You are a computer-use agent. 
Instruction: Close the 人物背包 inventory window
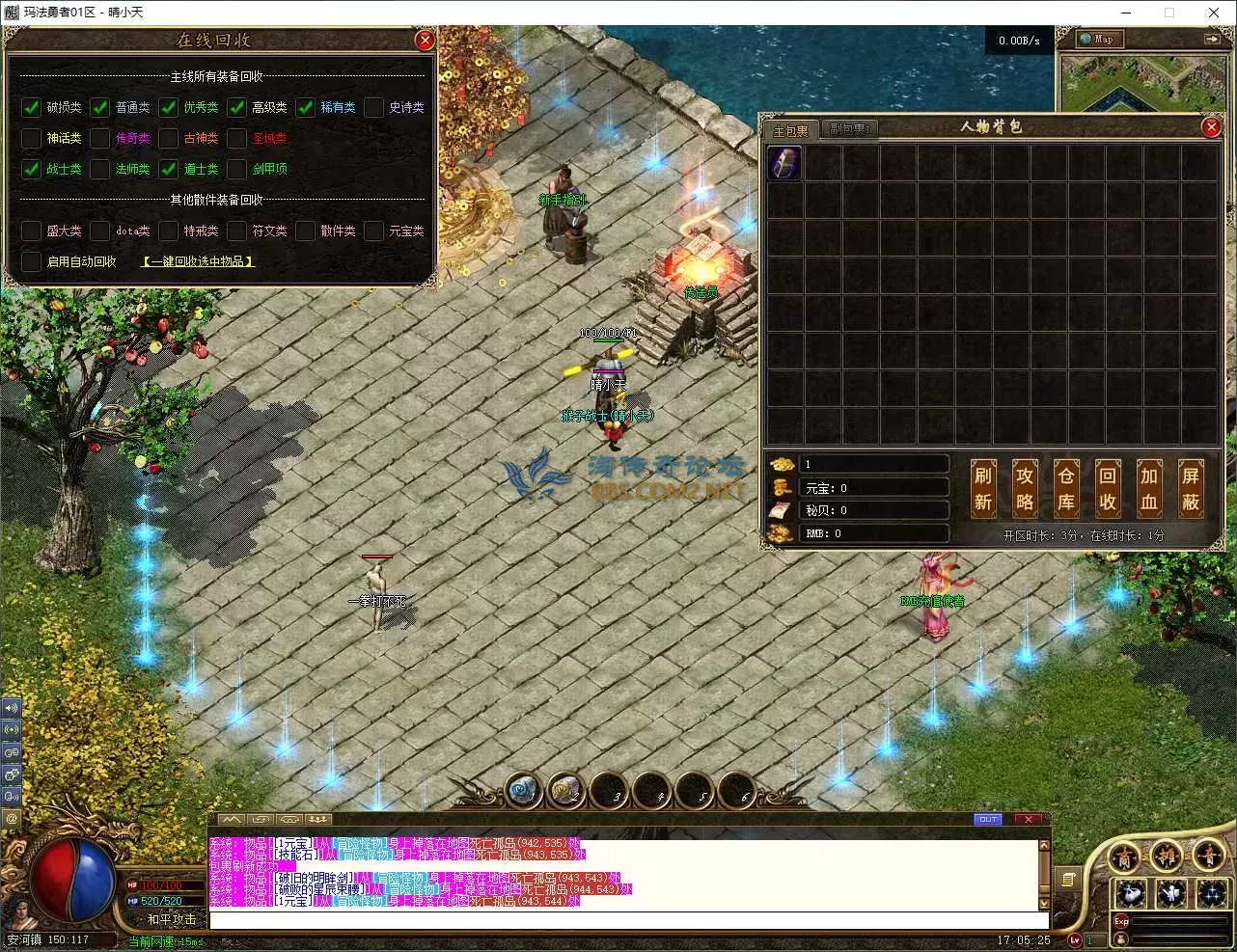click(x=1211, y=127)
